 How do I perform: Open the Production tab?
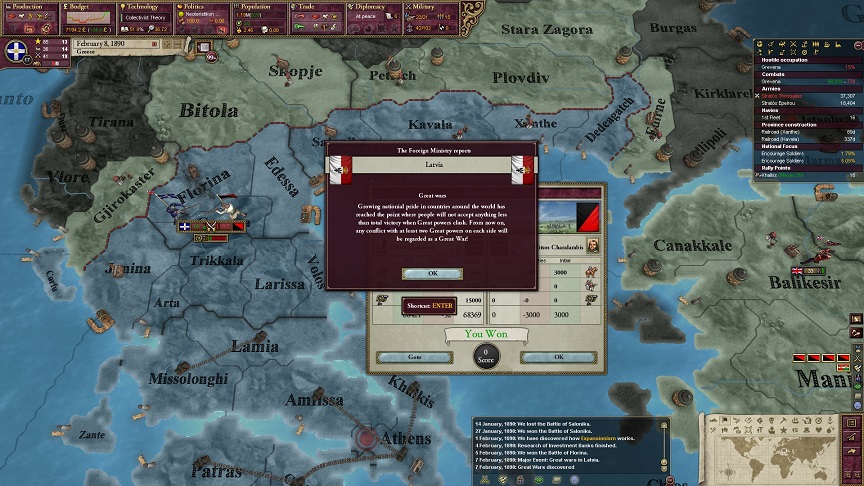29,12
